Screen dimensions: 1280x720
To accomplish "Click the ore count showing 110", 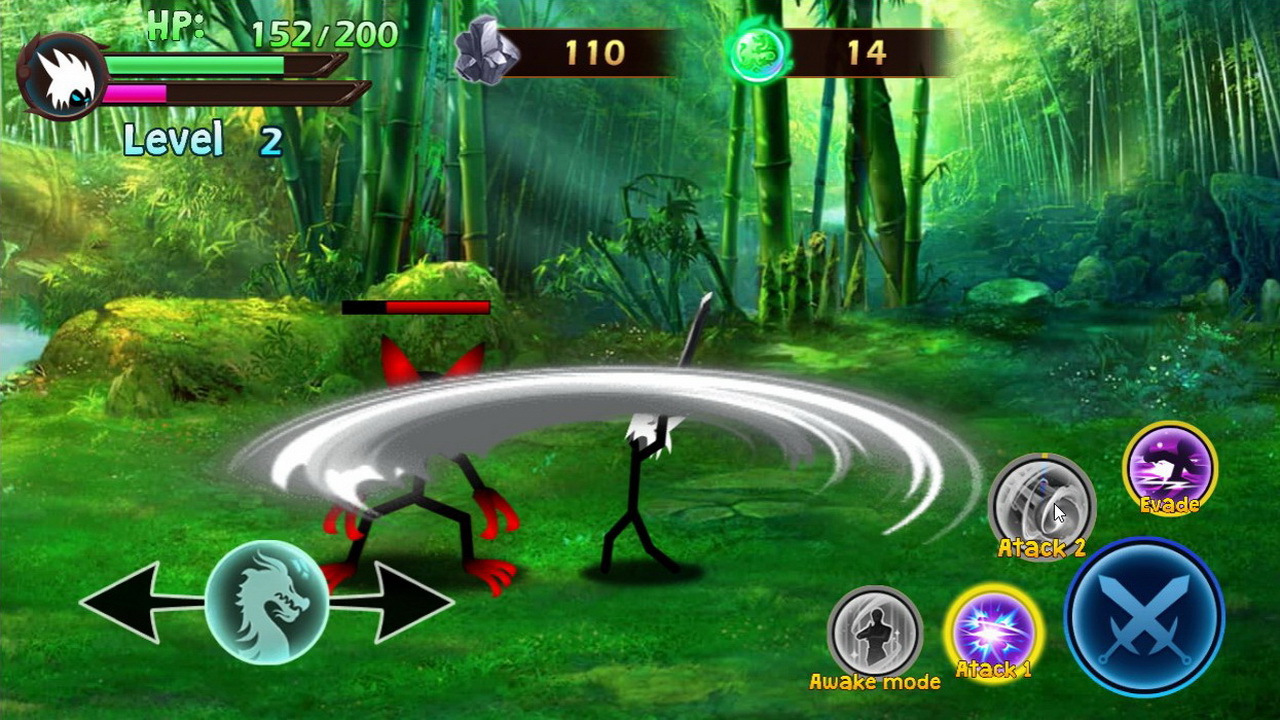I will click(597, 53).
